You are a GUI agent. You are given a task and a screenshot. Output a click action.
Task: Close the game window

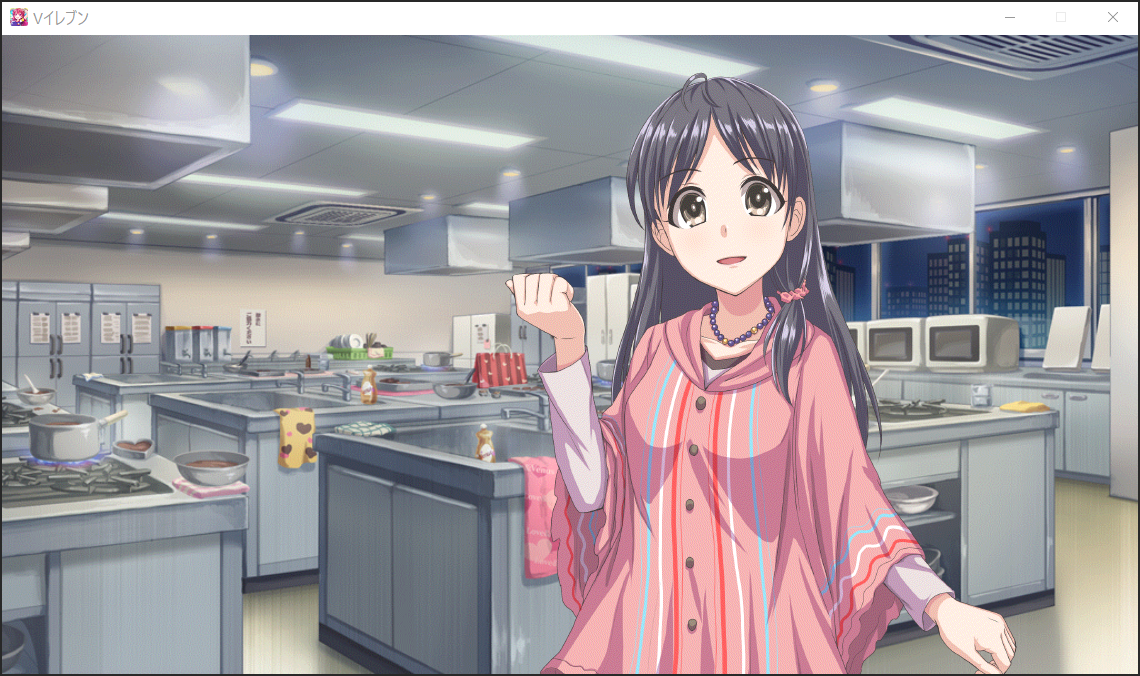[1112, 17]
